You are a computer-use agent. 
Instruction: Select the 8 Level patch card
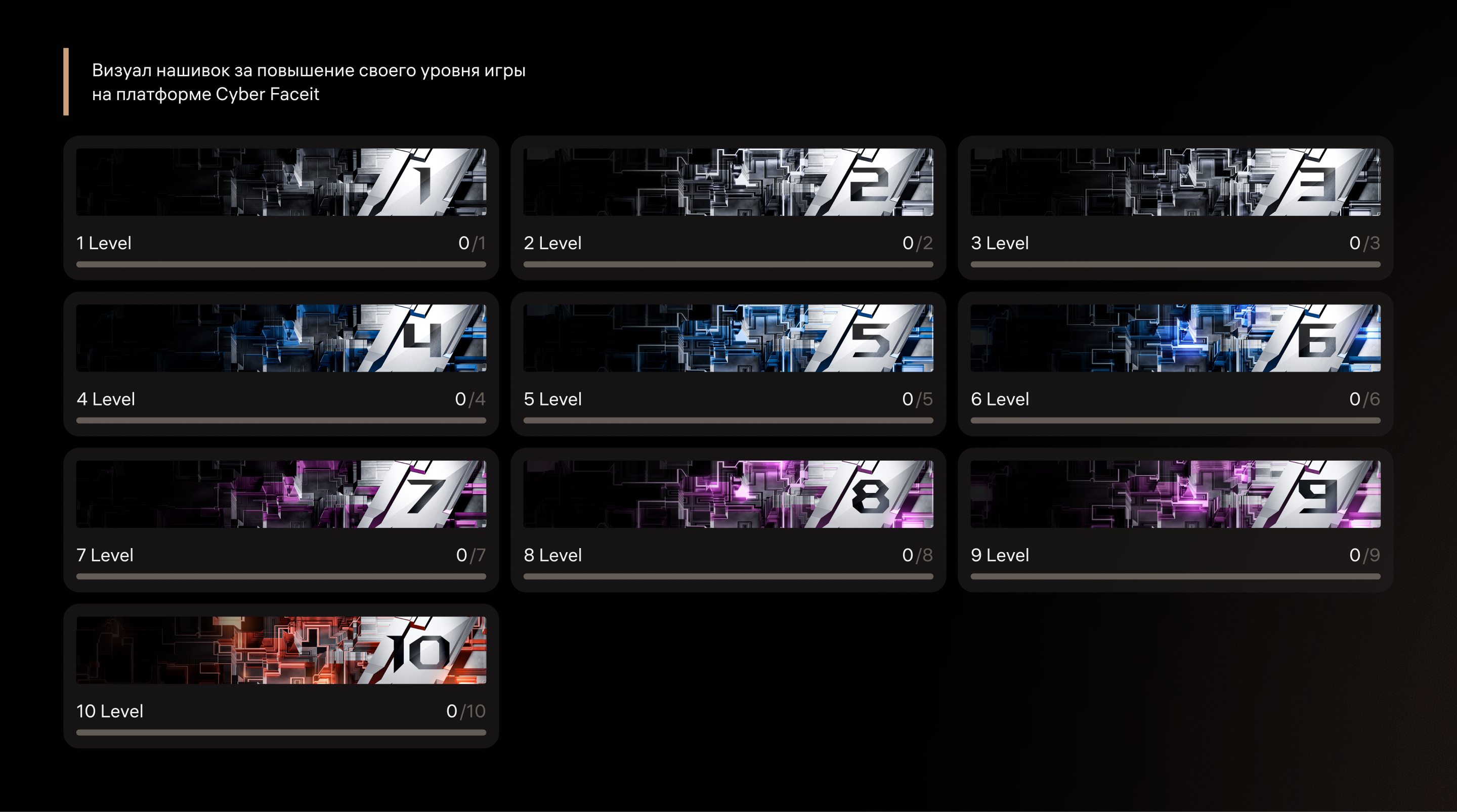point(728,520)
